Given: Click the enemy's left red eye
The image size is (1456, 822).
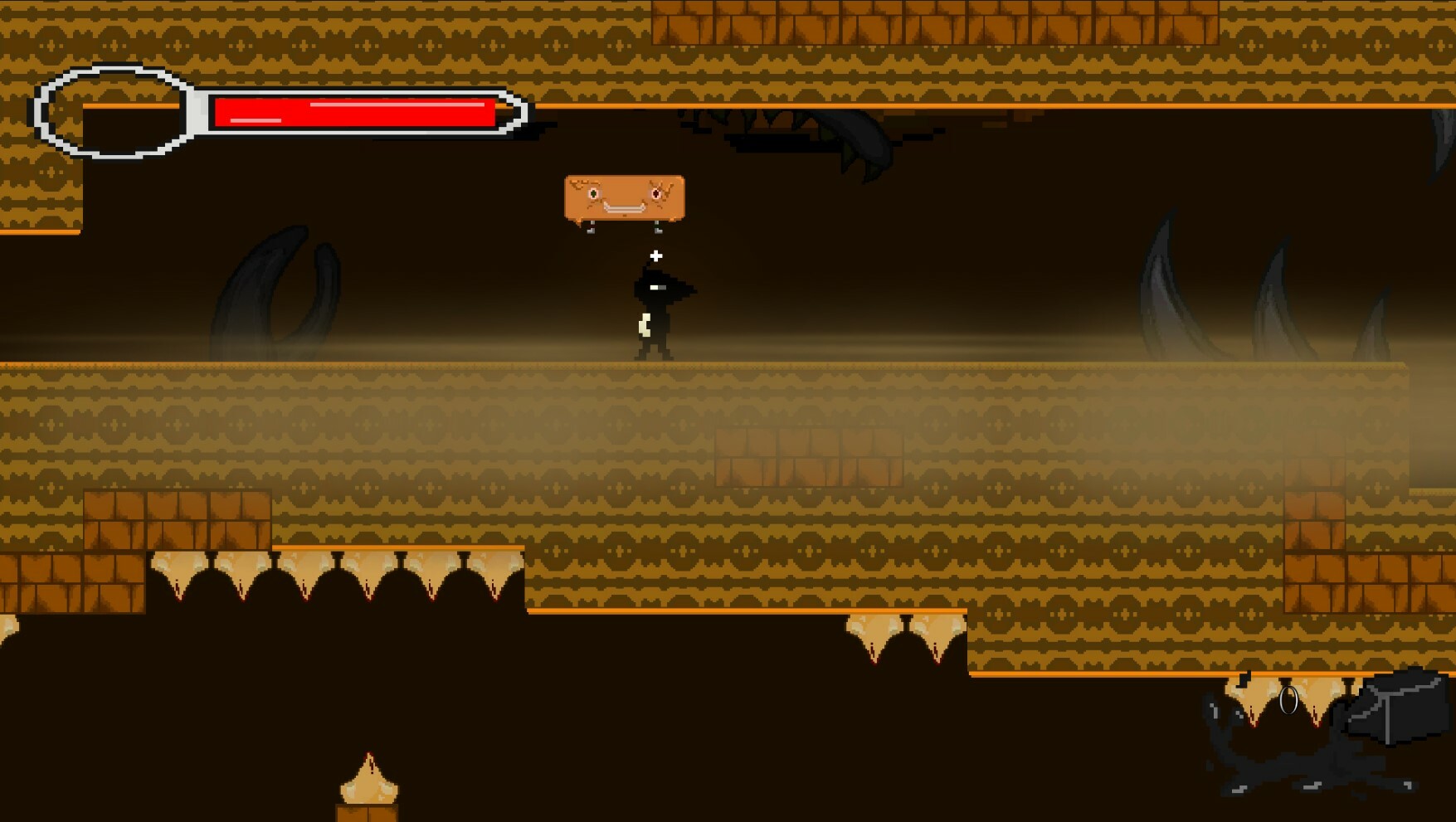Looking at the screenshot, I should 592,192.
